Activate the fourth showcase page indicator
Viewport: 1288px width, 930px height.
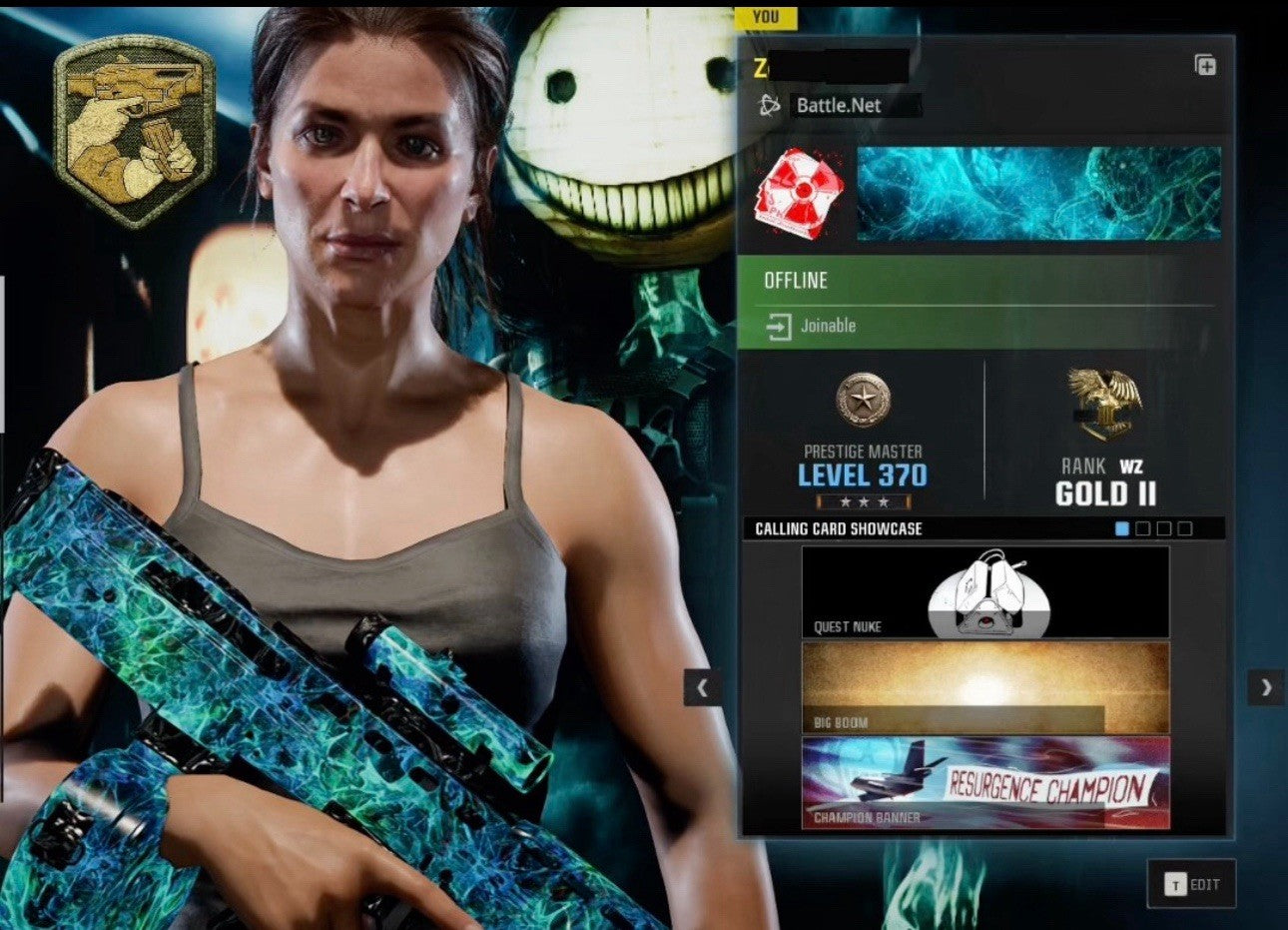[1184, 530]
